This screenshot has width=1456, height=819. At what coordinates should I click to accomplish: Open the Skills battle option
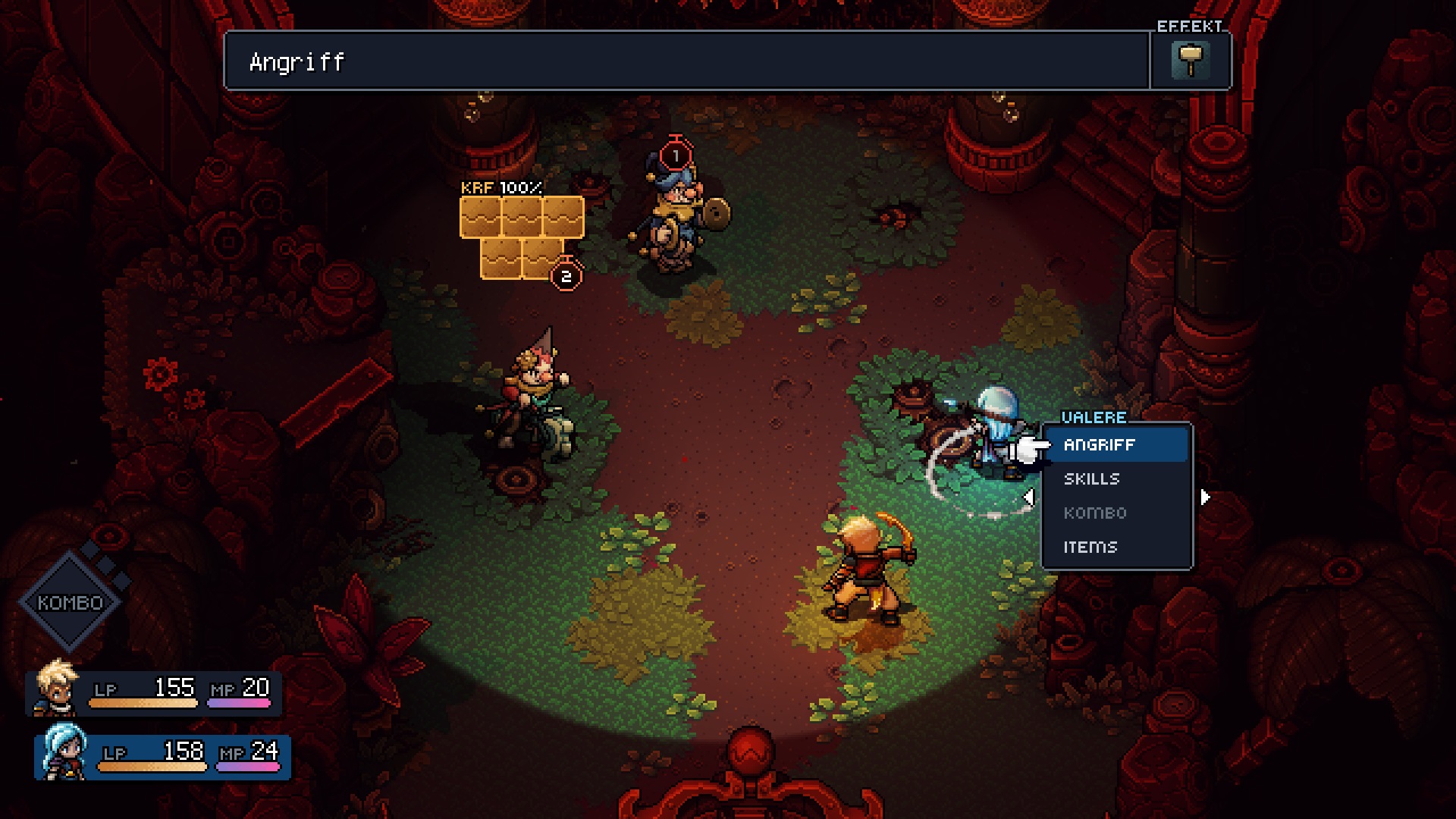click(1092, 479)
